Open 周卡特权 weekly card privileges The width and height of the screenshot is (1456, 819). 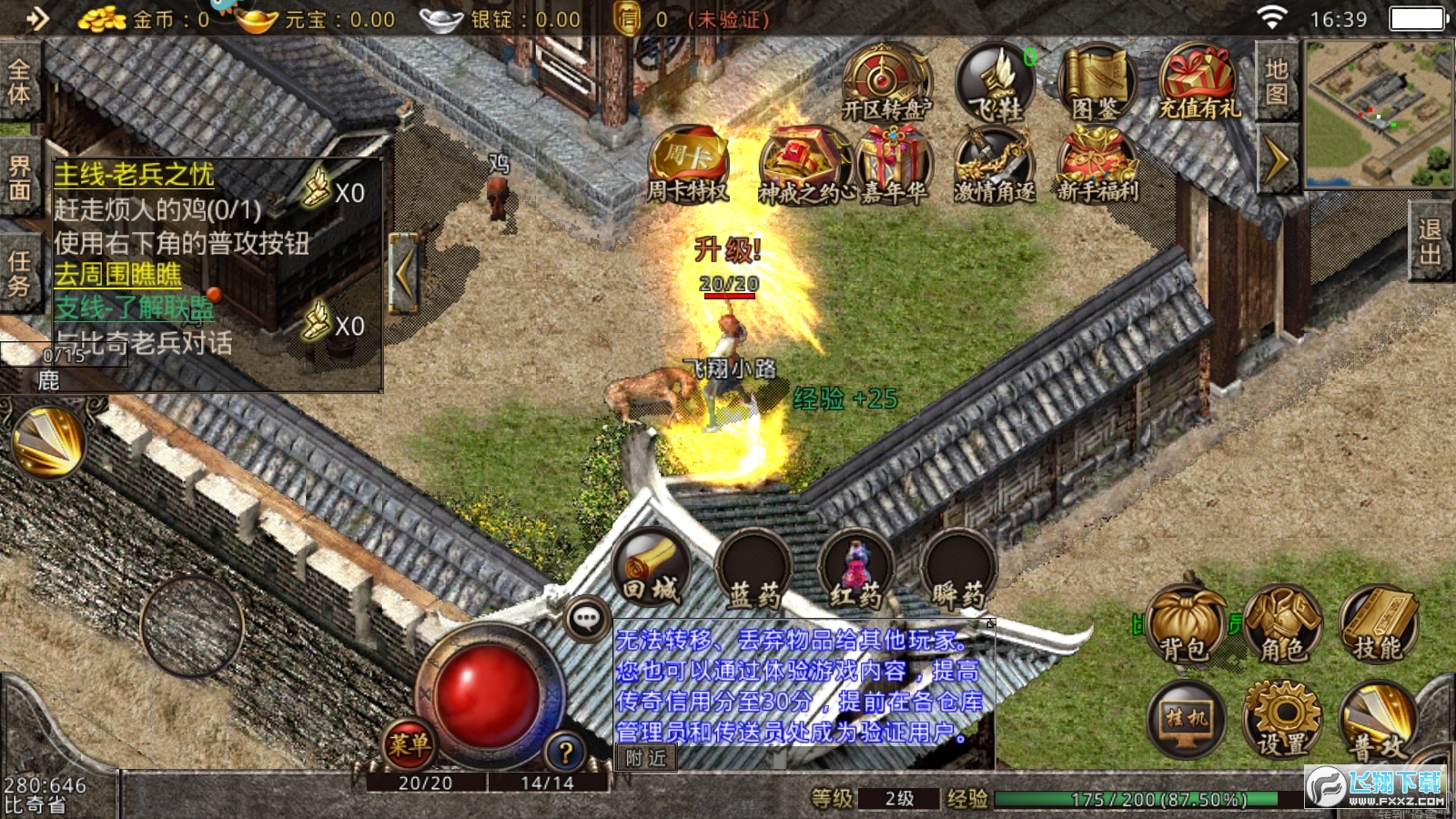pos(688,166)
